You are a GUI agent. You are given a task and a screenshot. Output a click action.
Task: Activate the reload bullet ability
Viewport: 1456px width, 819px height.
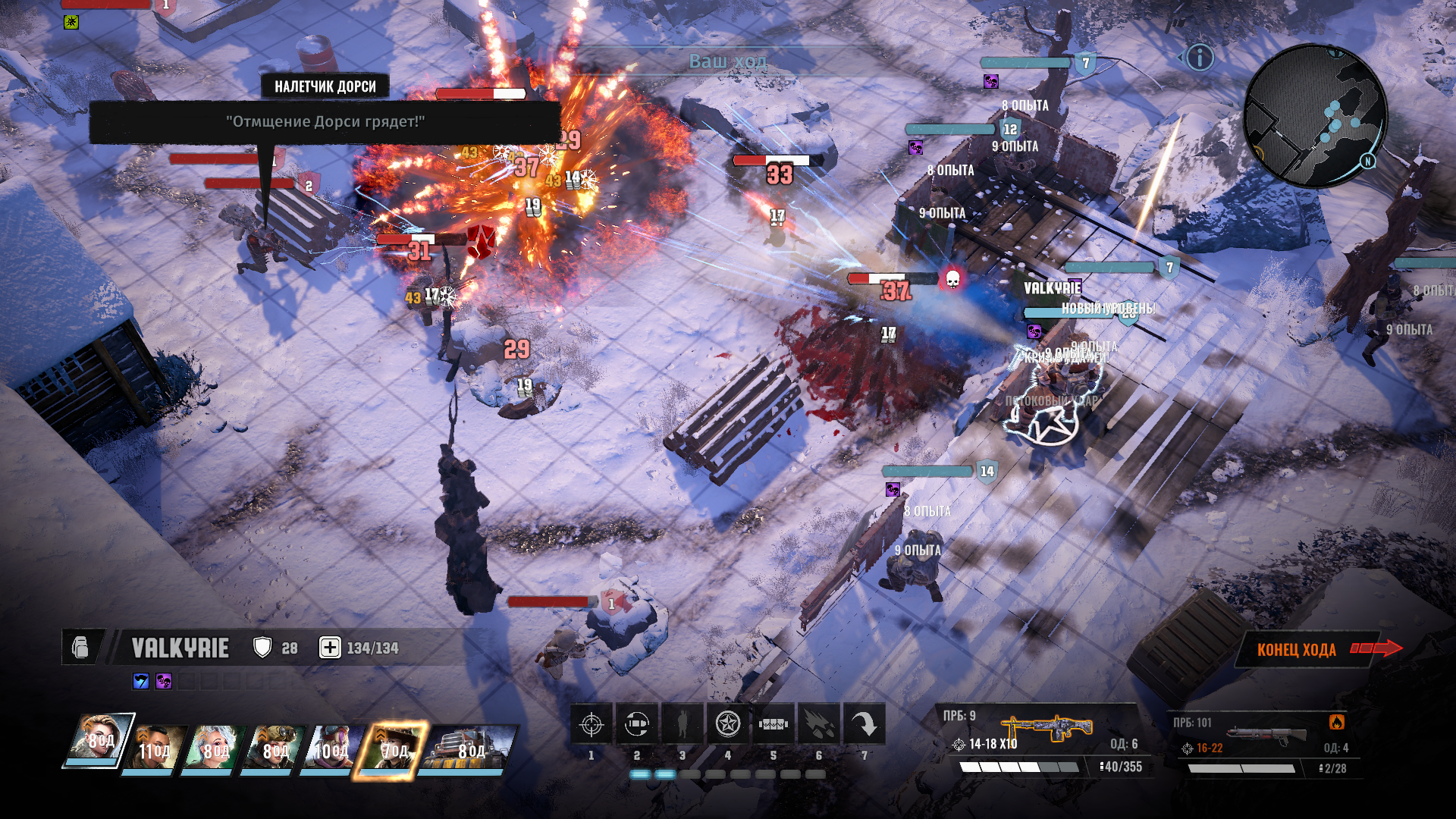[637, 725]
